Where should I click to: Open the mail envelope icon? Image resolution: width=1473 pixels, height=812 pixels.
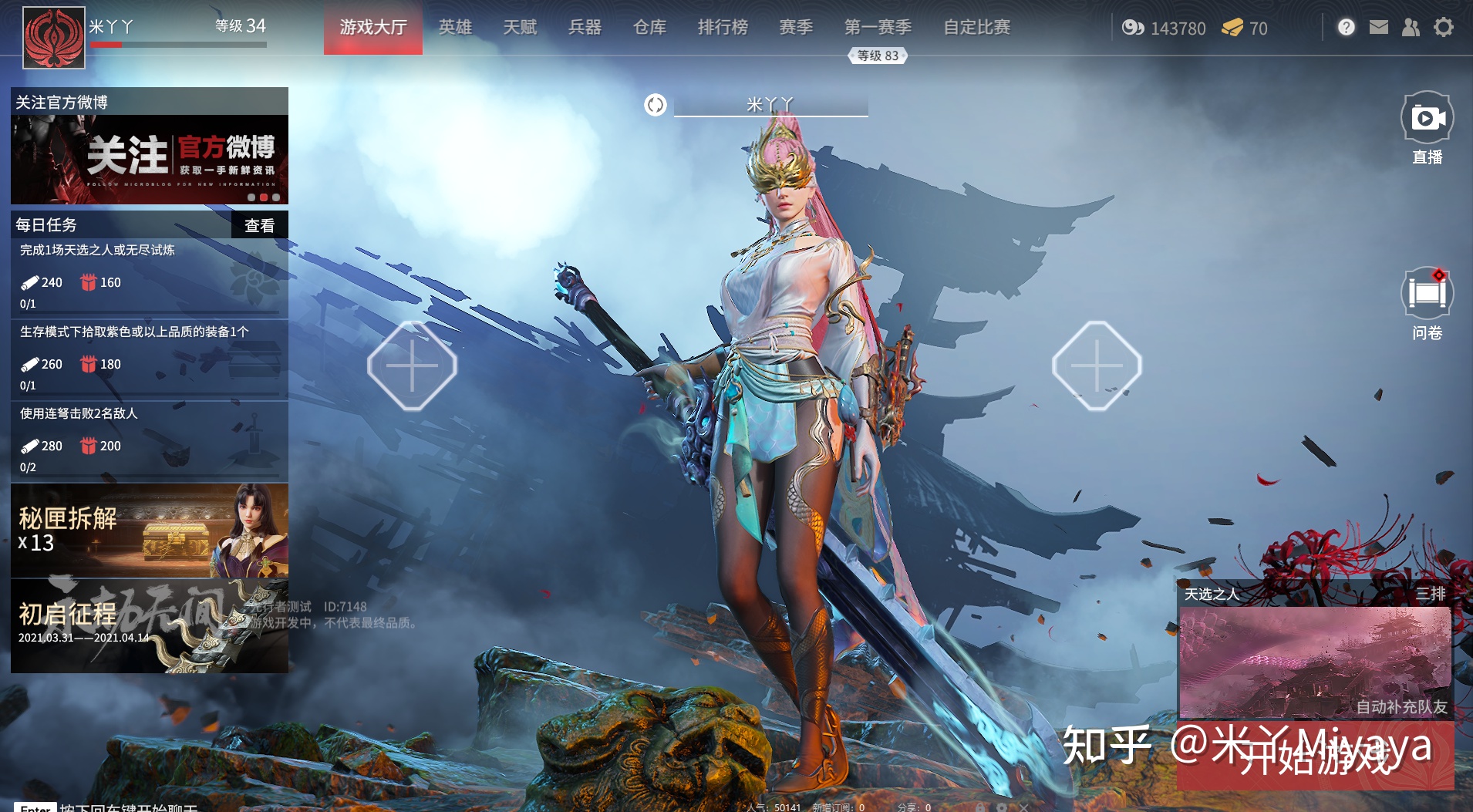pos(1378,28)
